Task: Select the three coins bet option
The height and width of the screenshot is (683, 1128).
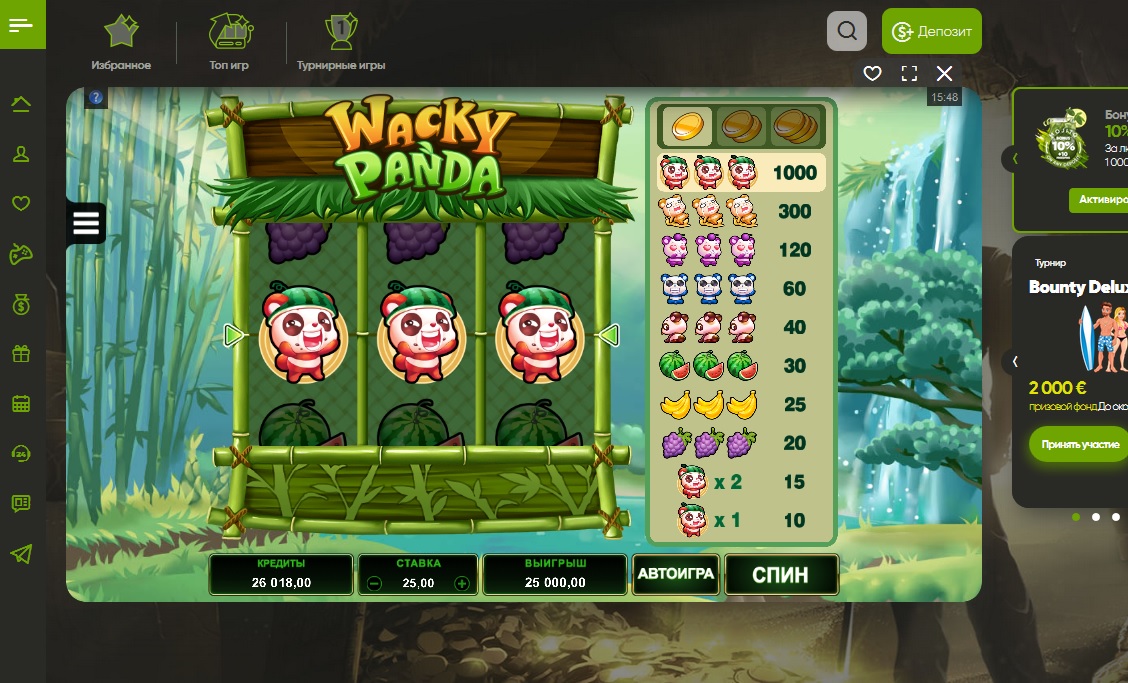Action: [795, 126]
